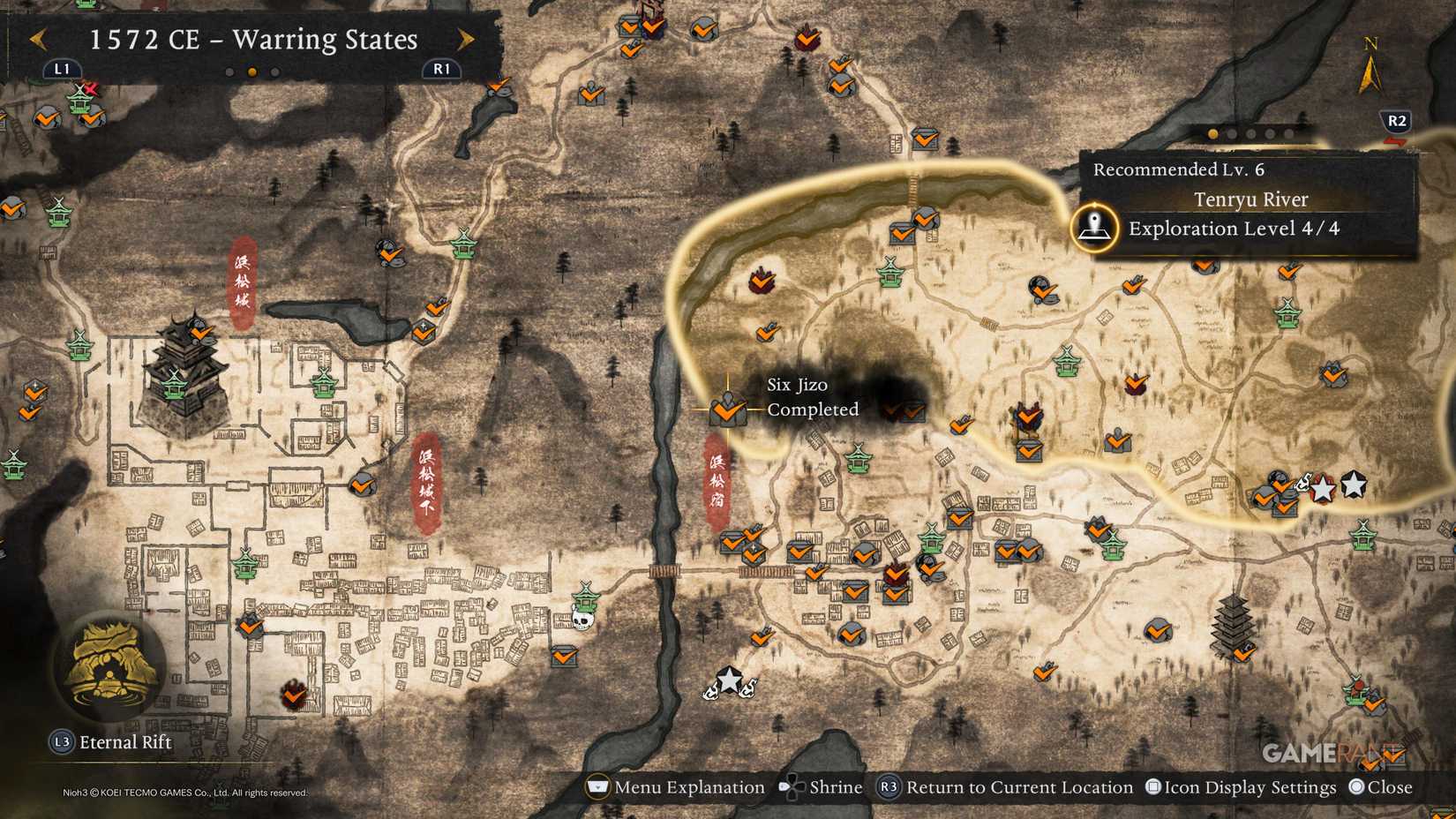Click the right arrow to view next era
This screenshot has width=1456, height=819.
tap(466, 40)
